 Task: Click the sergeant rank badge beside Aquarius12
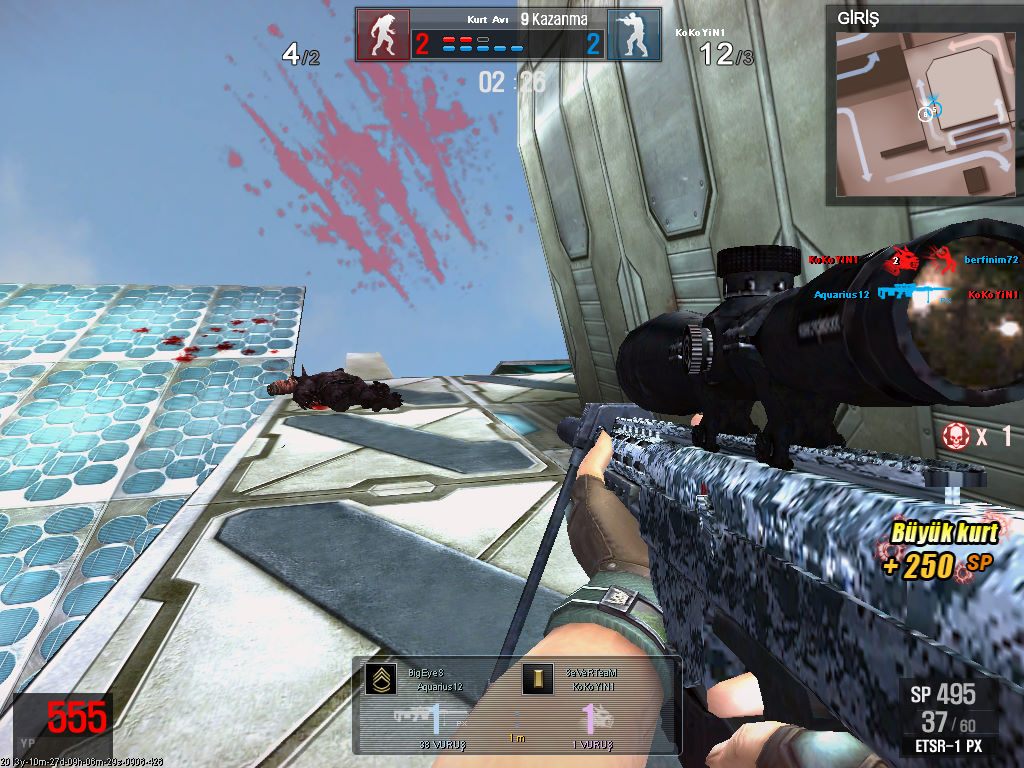point(380,680)
